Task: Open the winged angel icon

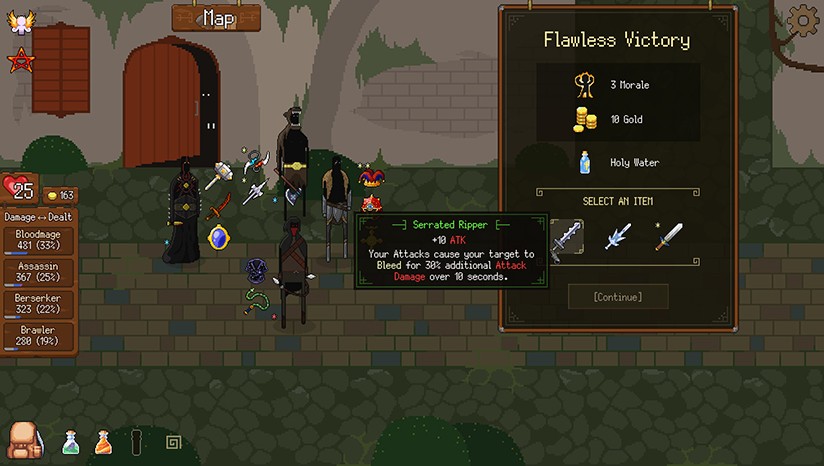Action: [19, 22]
